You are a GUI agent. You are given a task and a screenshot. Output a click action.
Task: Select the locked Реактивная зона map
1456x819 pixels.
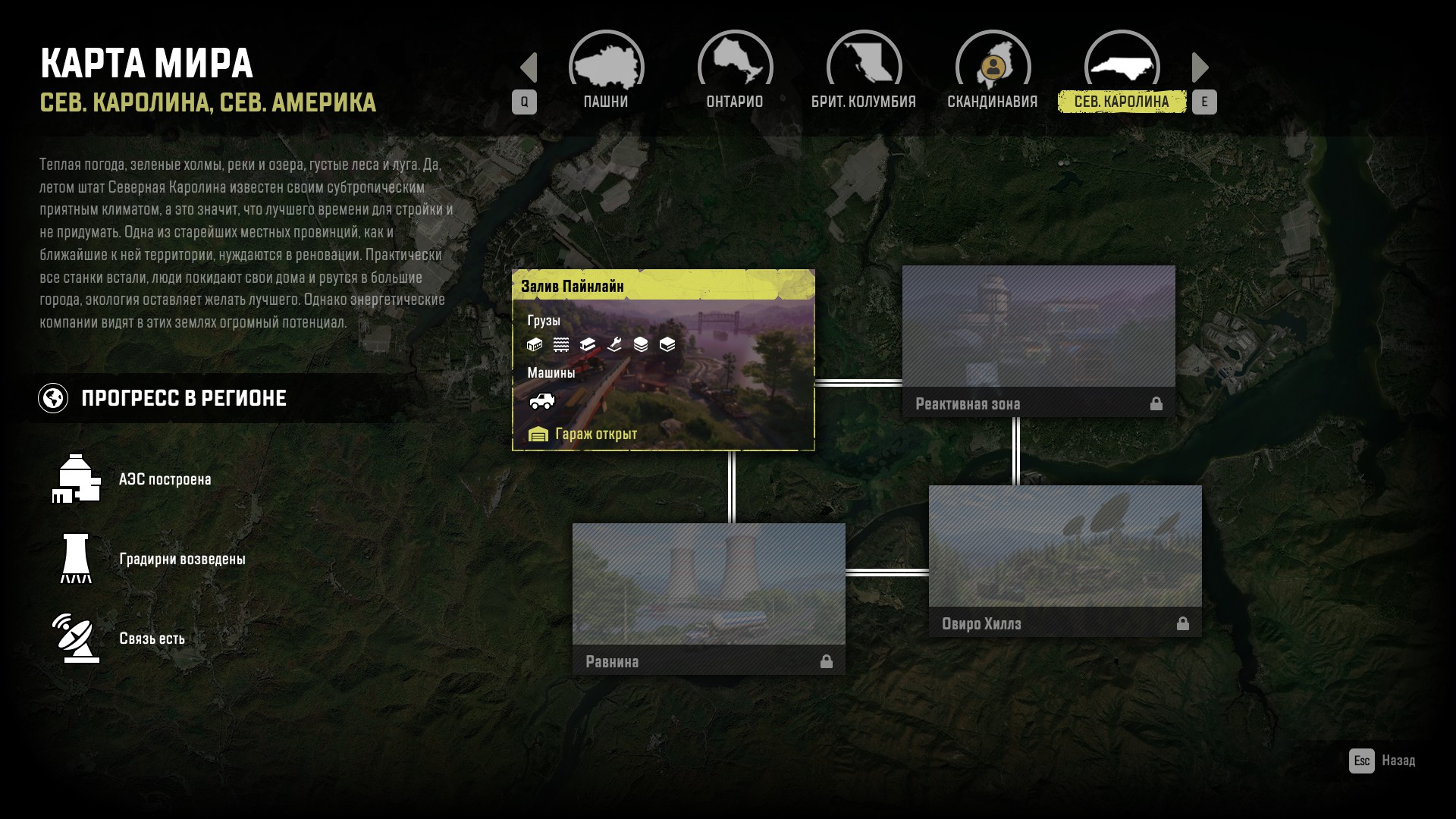(x=1038, y=340)
